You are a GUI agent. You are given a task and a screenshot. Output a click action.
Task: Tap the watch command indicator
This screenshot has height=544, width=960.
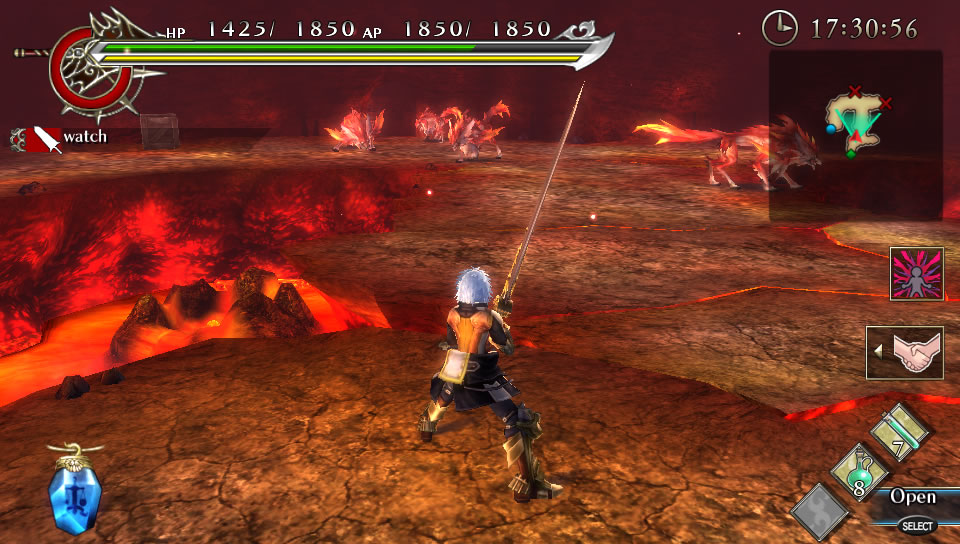tap(62, 137)
